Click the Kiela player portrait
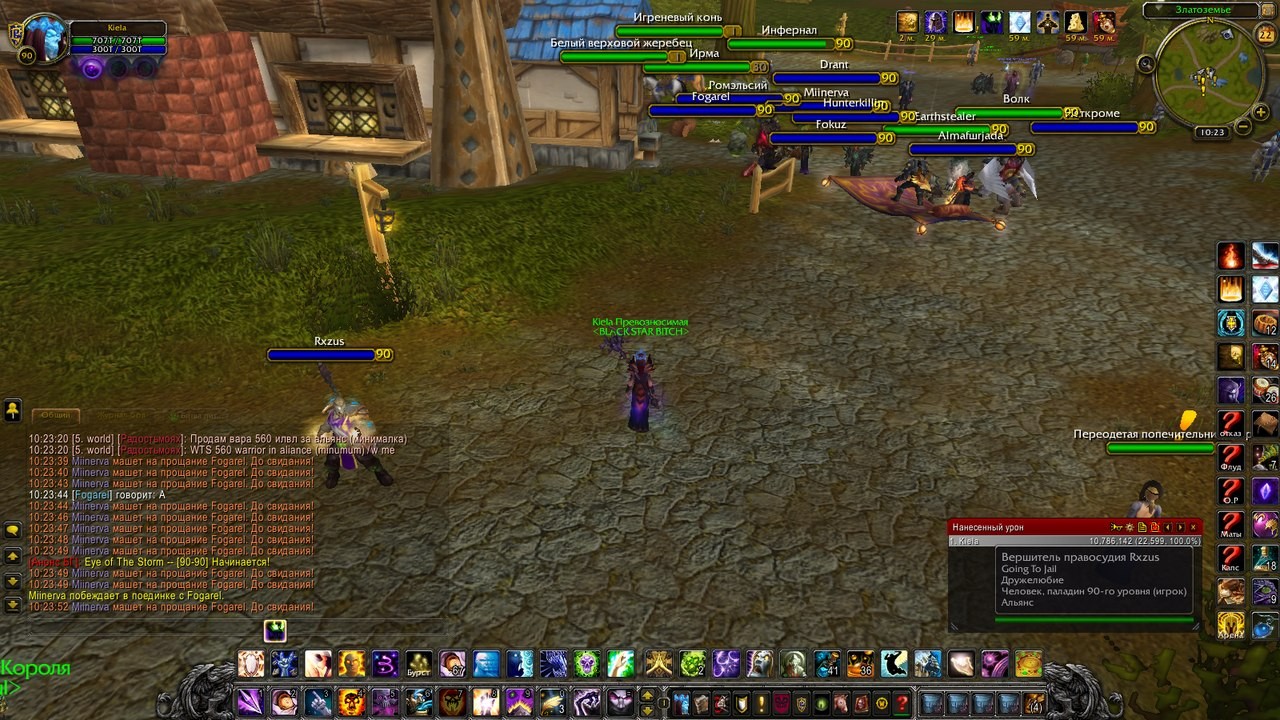Image resolution: width=1280 pixels, height=720 pixels. click(x=44, y=39)
